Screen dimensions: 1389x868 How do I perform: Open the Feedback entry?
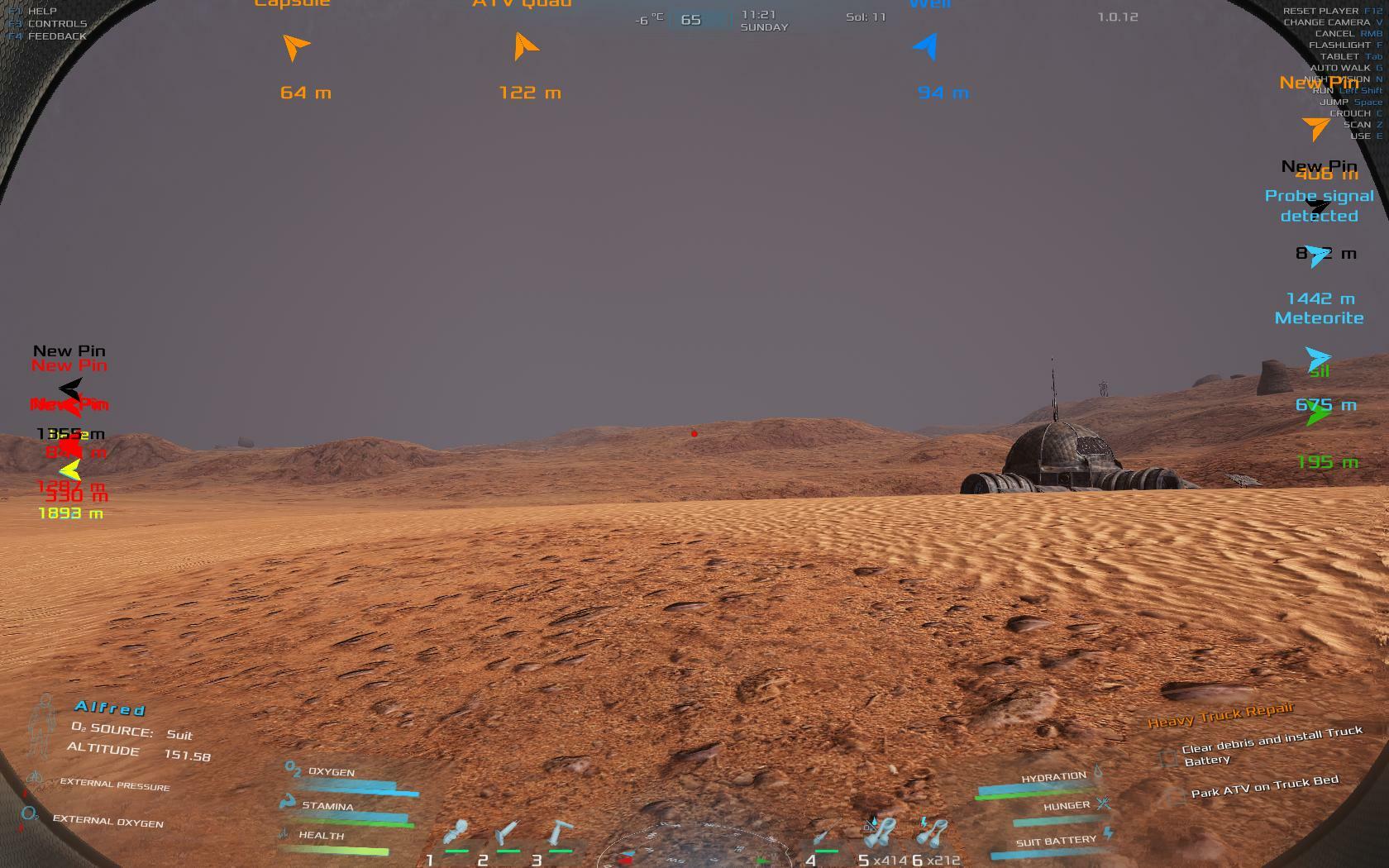click(57, 36)
